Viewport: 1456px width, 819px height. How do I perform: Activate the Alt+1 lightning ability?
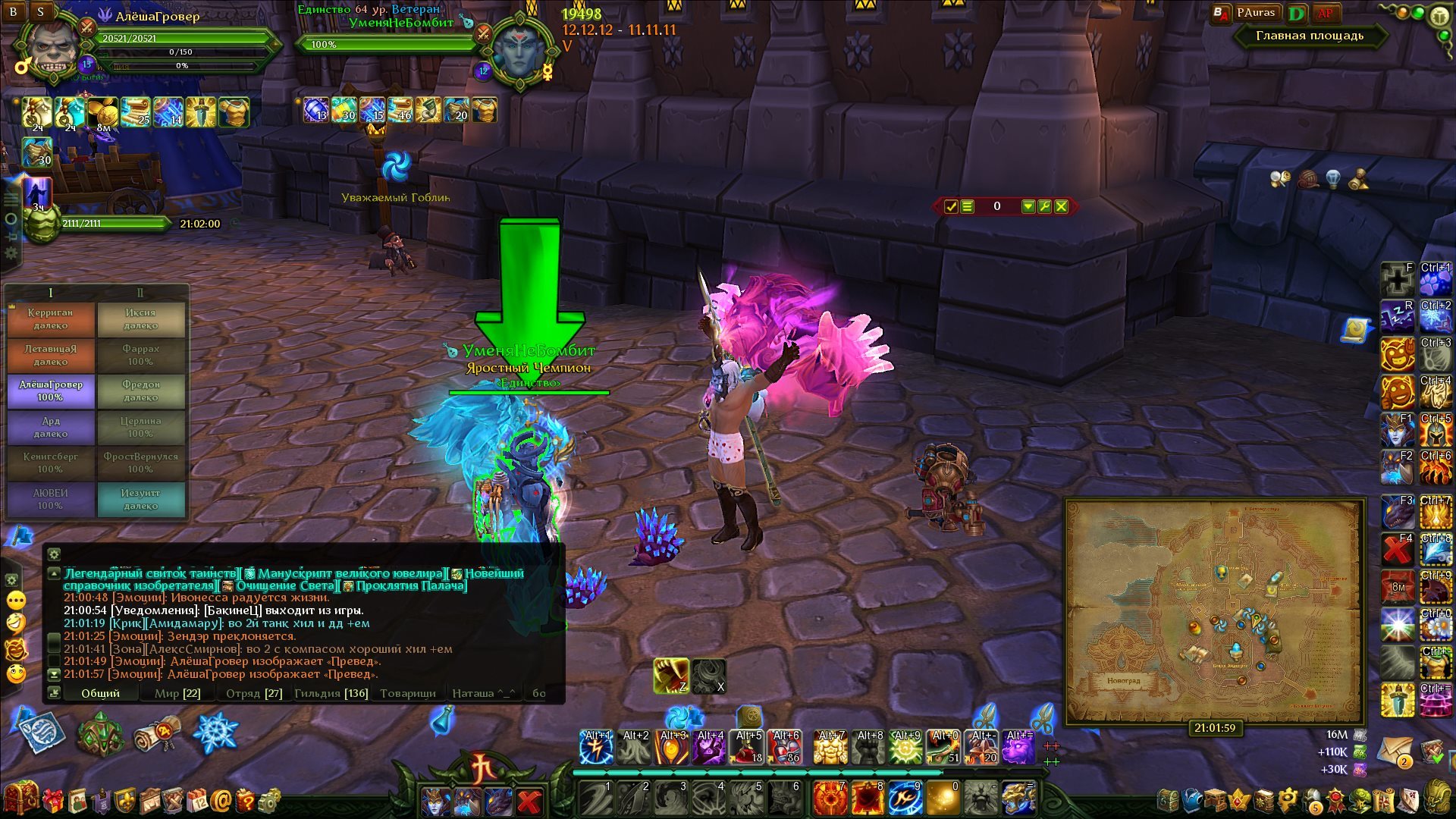tap(596, 748)
